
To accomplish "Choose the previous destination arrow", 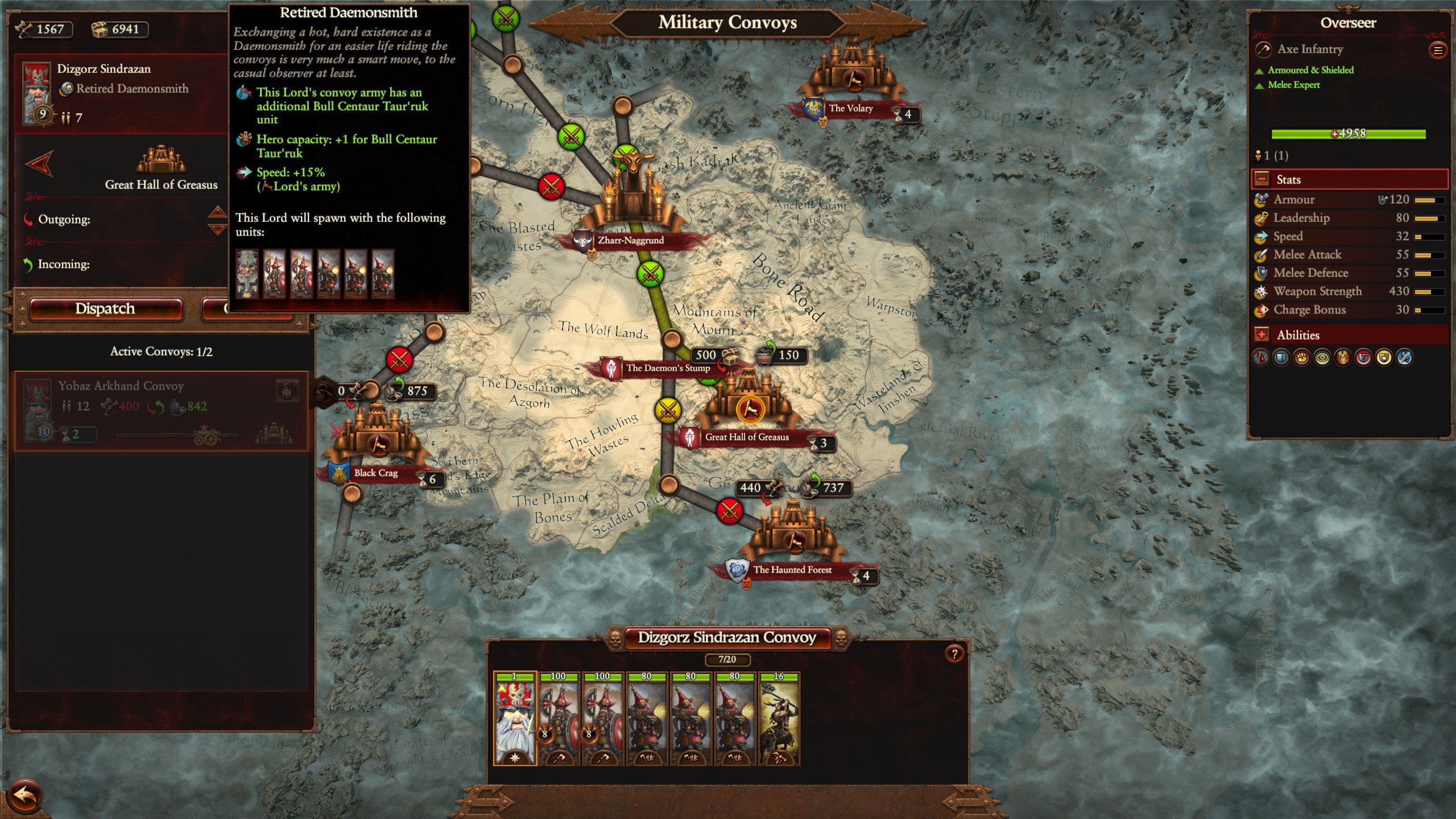I will 40,164.
